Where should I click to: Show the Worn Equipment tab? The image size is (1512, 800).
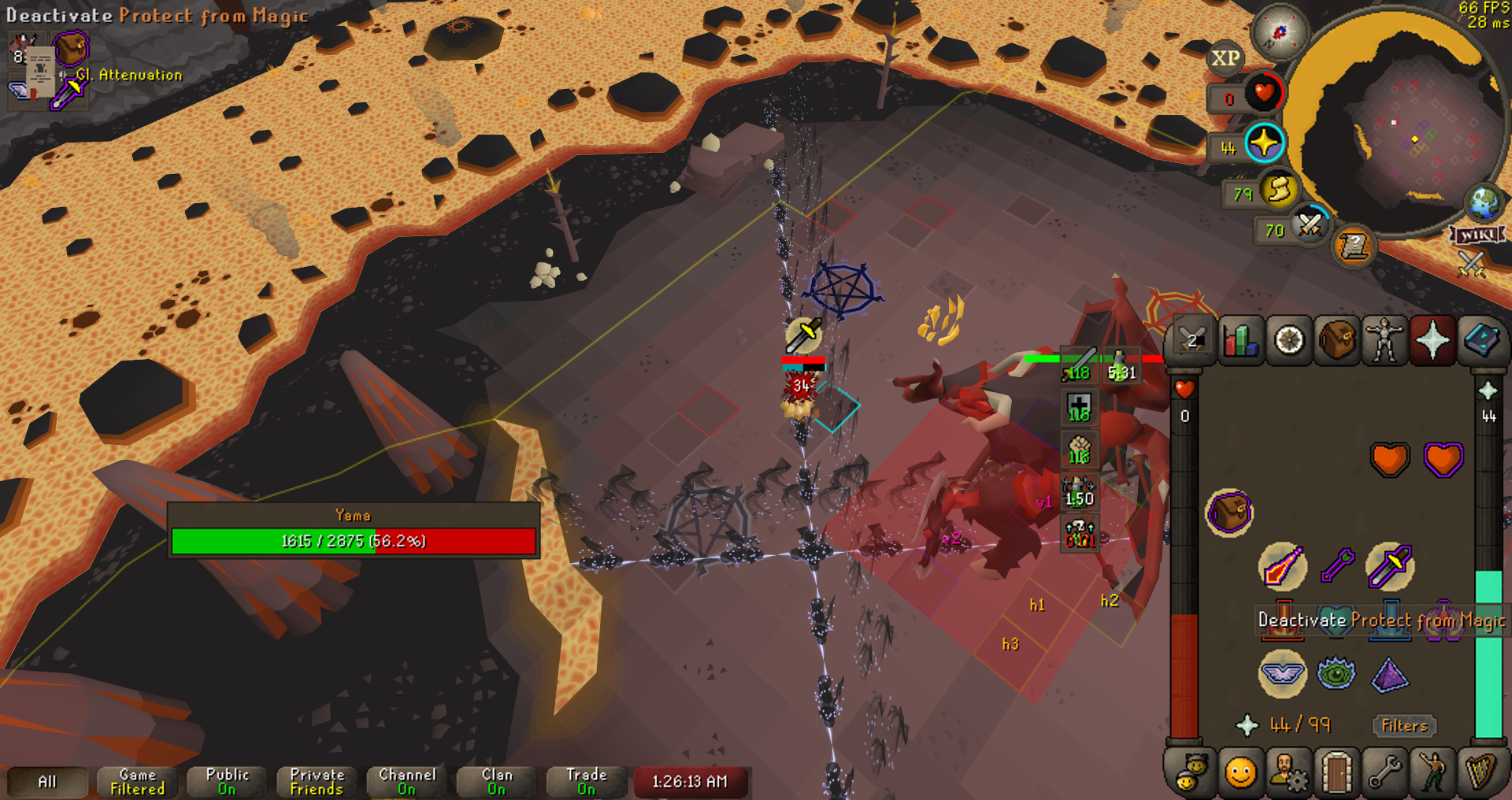[x=1385, y=340]
